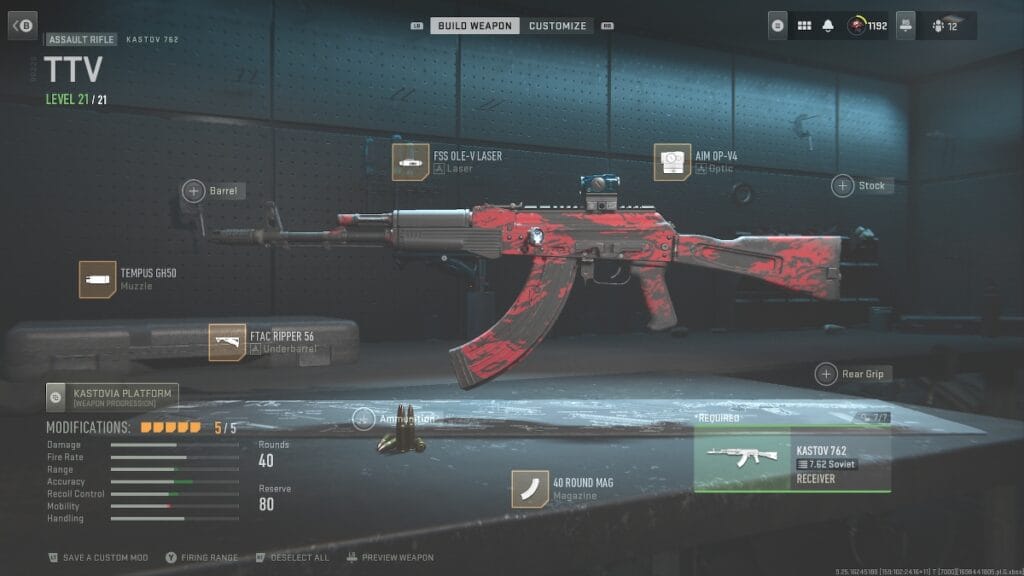Viewport: 1024px width, 576px height.
Task: Open the grid menu icon in the top bar
Action: point(804,26)
